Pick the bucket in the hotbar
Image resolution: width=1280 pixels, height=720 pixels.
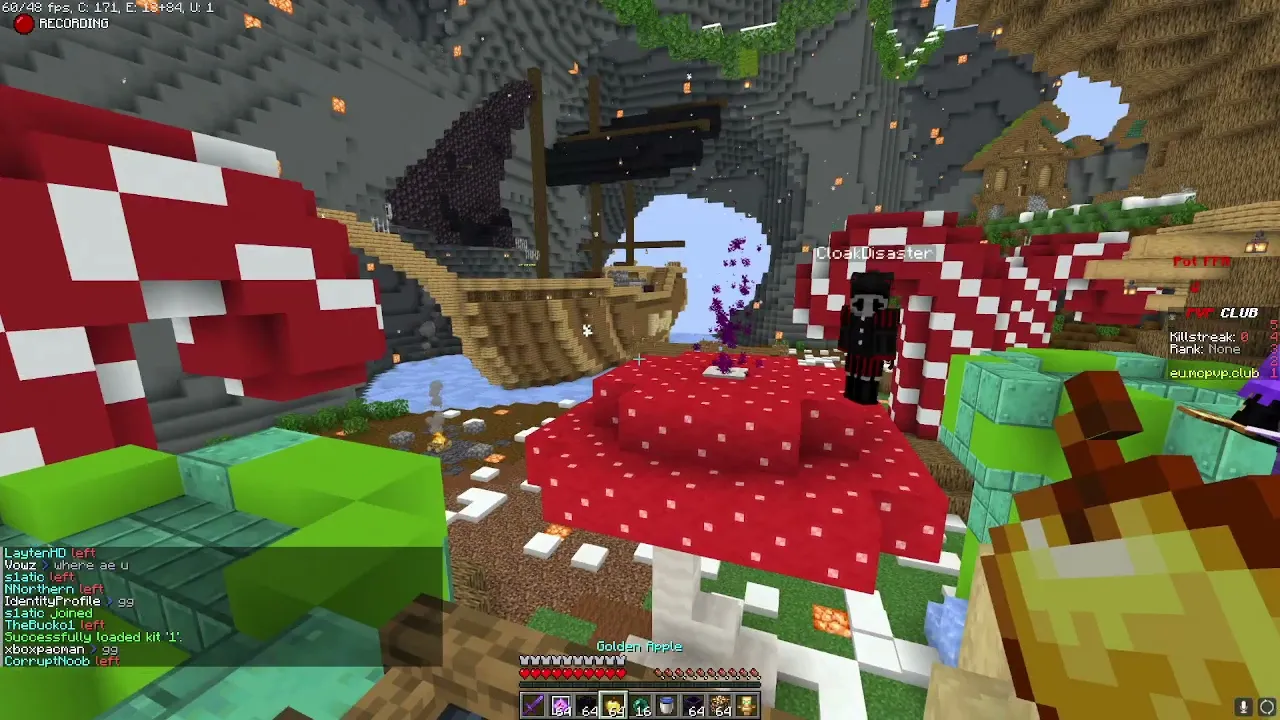tap(666, 706)
